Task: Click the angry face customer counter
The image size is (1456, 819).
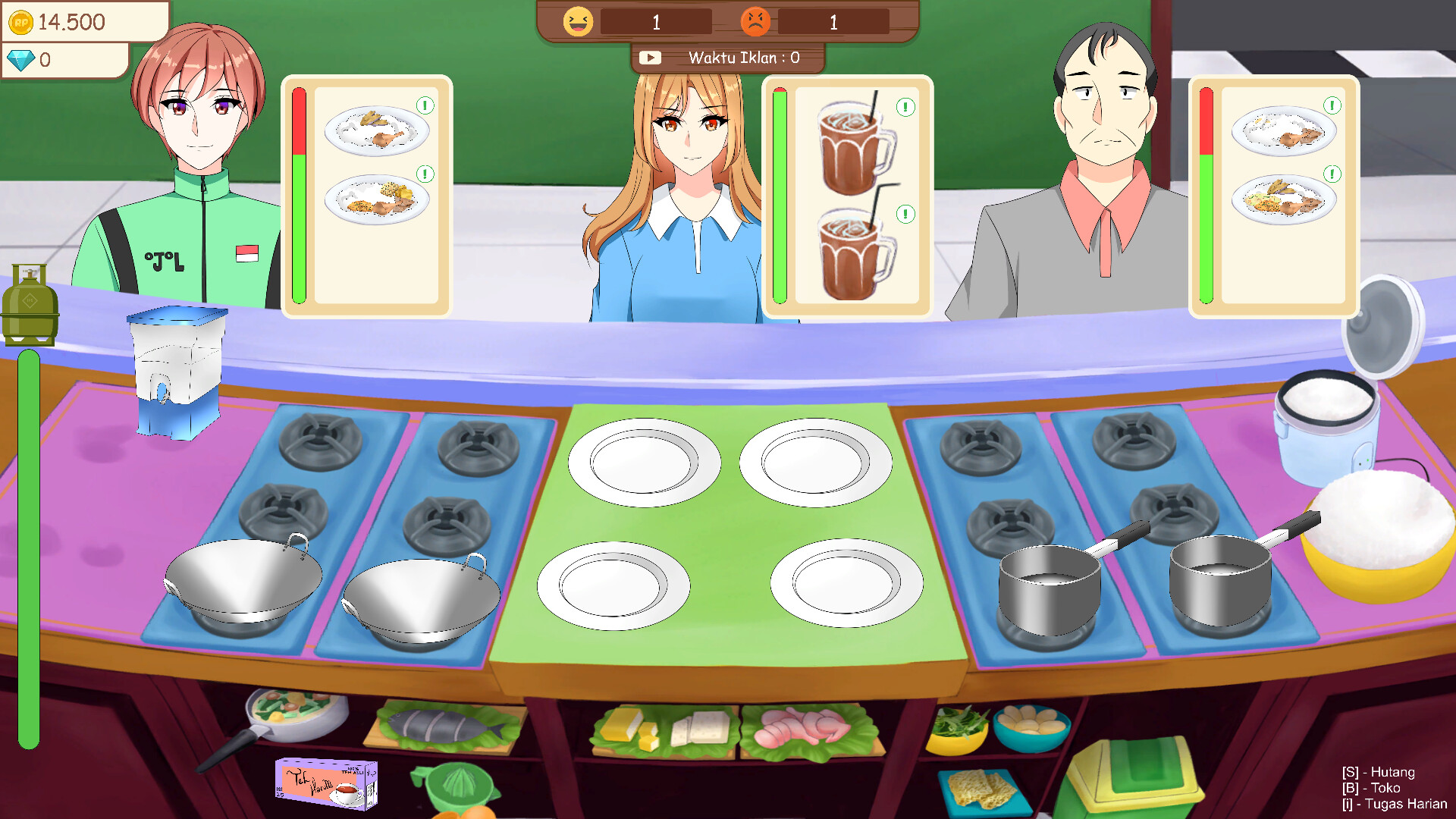Action: coord(756,20)
